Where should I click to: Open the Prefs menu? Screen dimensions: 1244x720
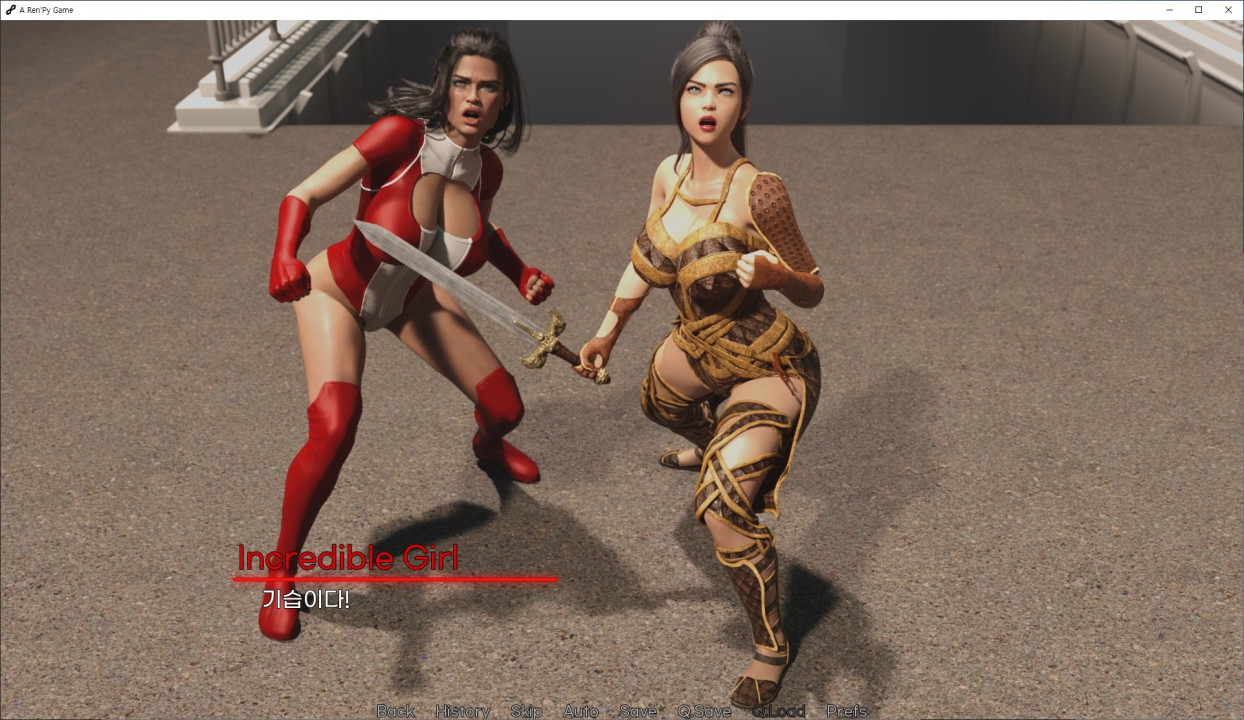[846, 711]
